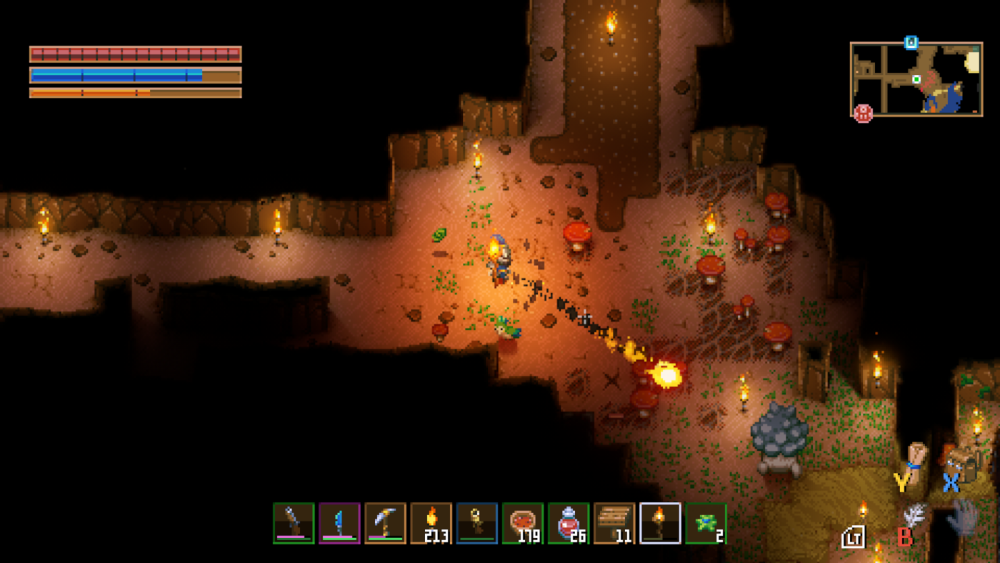Screen dimensions: 1000x563
Task: Click the highlighted torch hotbar slot
Action: (x=660, y=523)
